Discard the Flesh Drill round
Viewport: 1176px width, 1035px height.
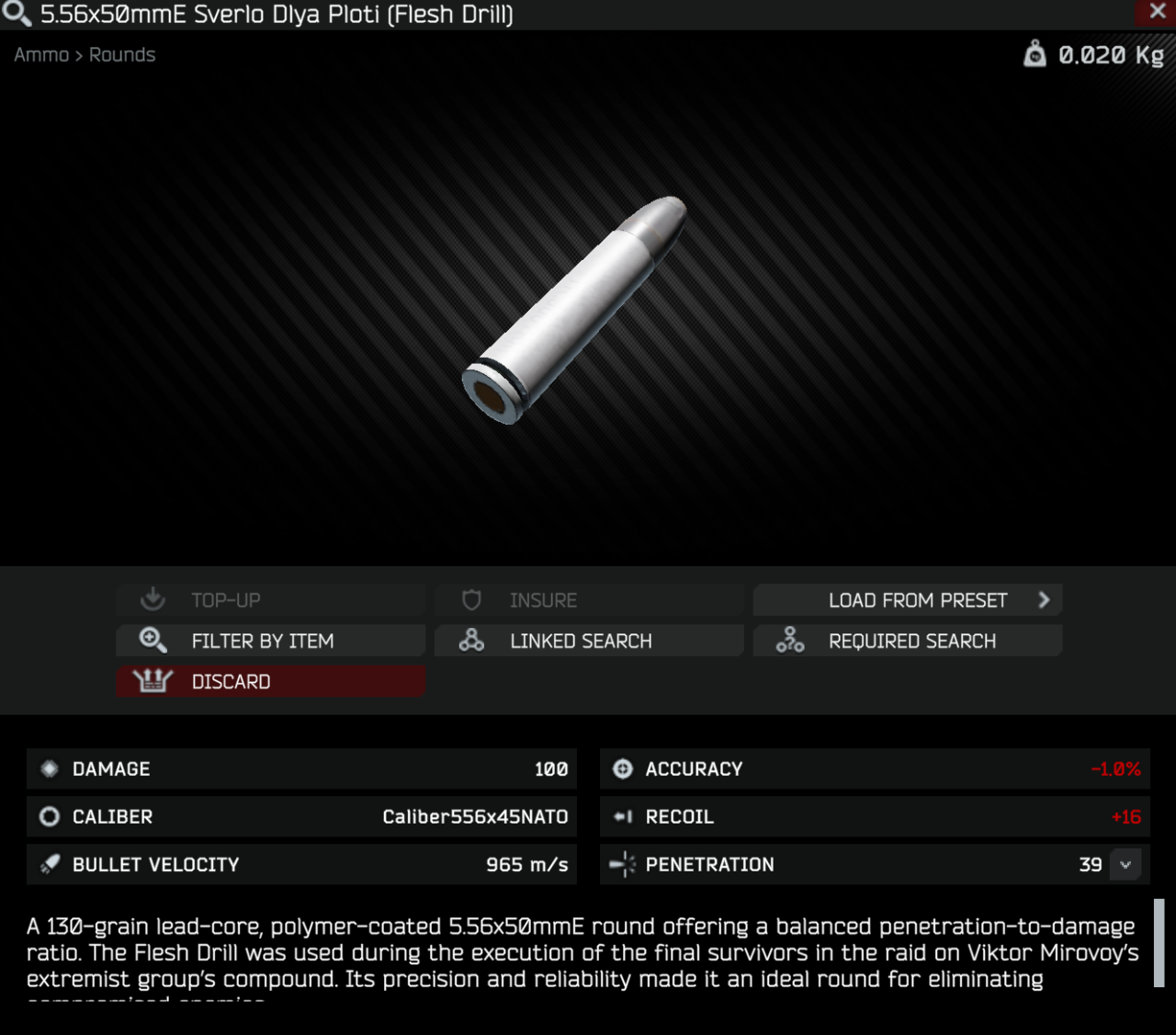point(271,681)
